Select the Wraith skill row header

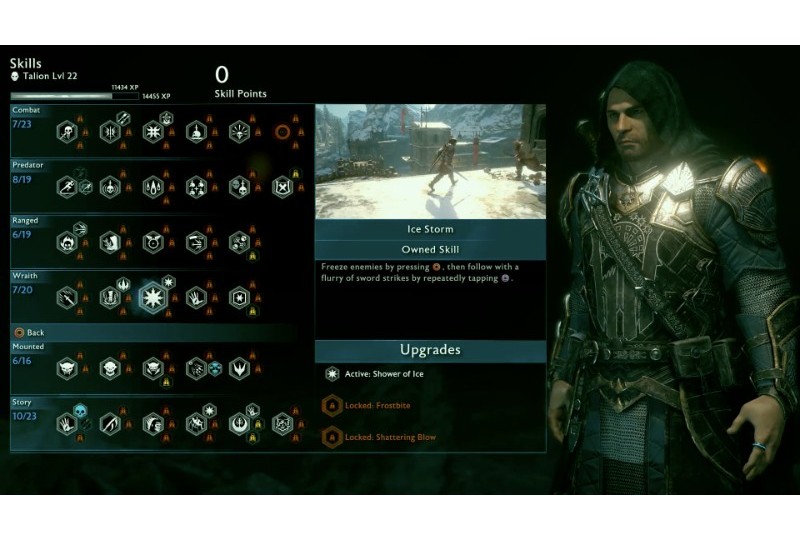tap(25, 275)
